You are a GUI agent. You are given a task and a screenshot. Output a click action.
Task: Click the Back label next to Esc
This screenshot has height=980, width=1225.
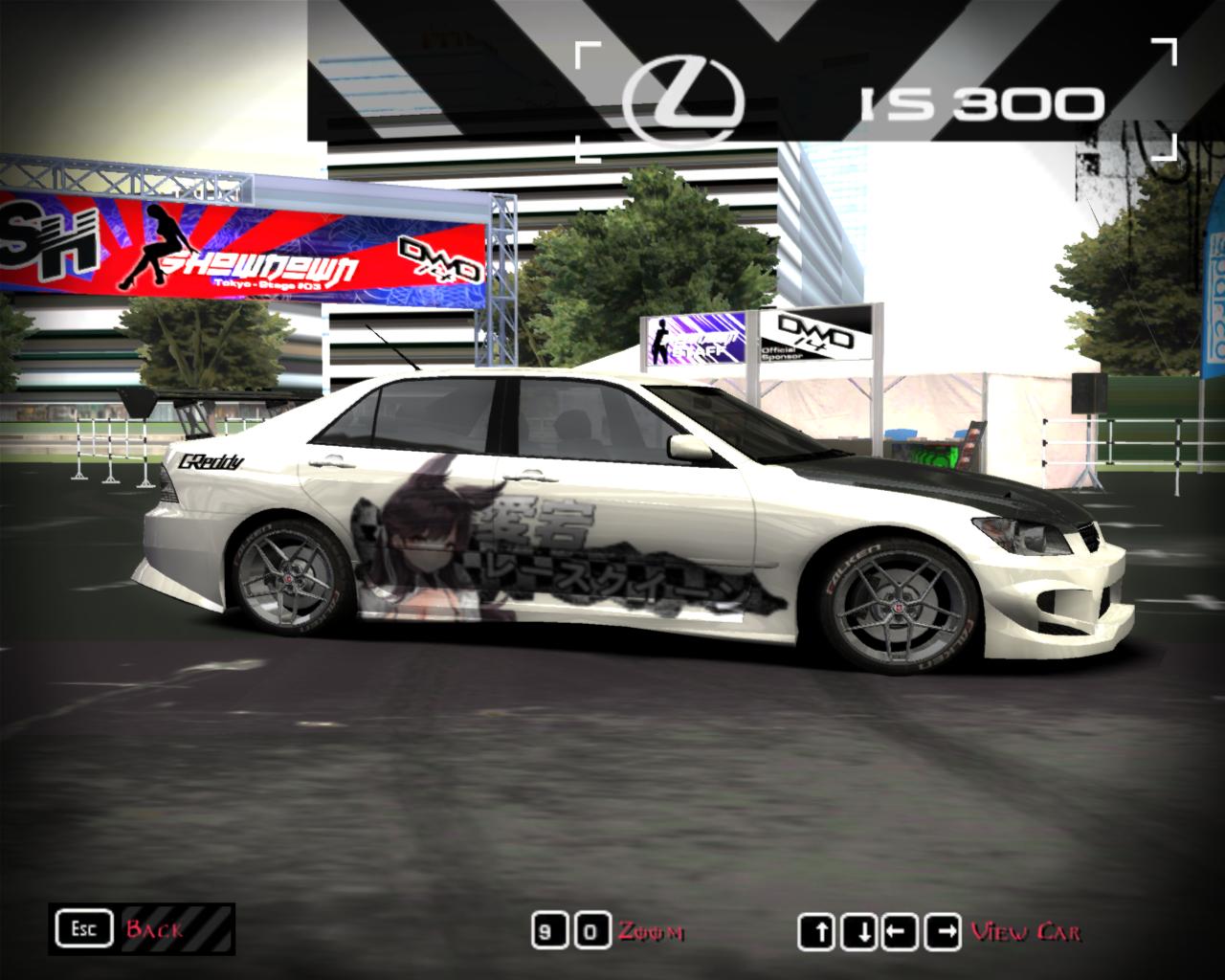click(153, 928)
